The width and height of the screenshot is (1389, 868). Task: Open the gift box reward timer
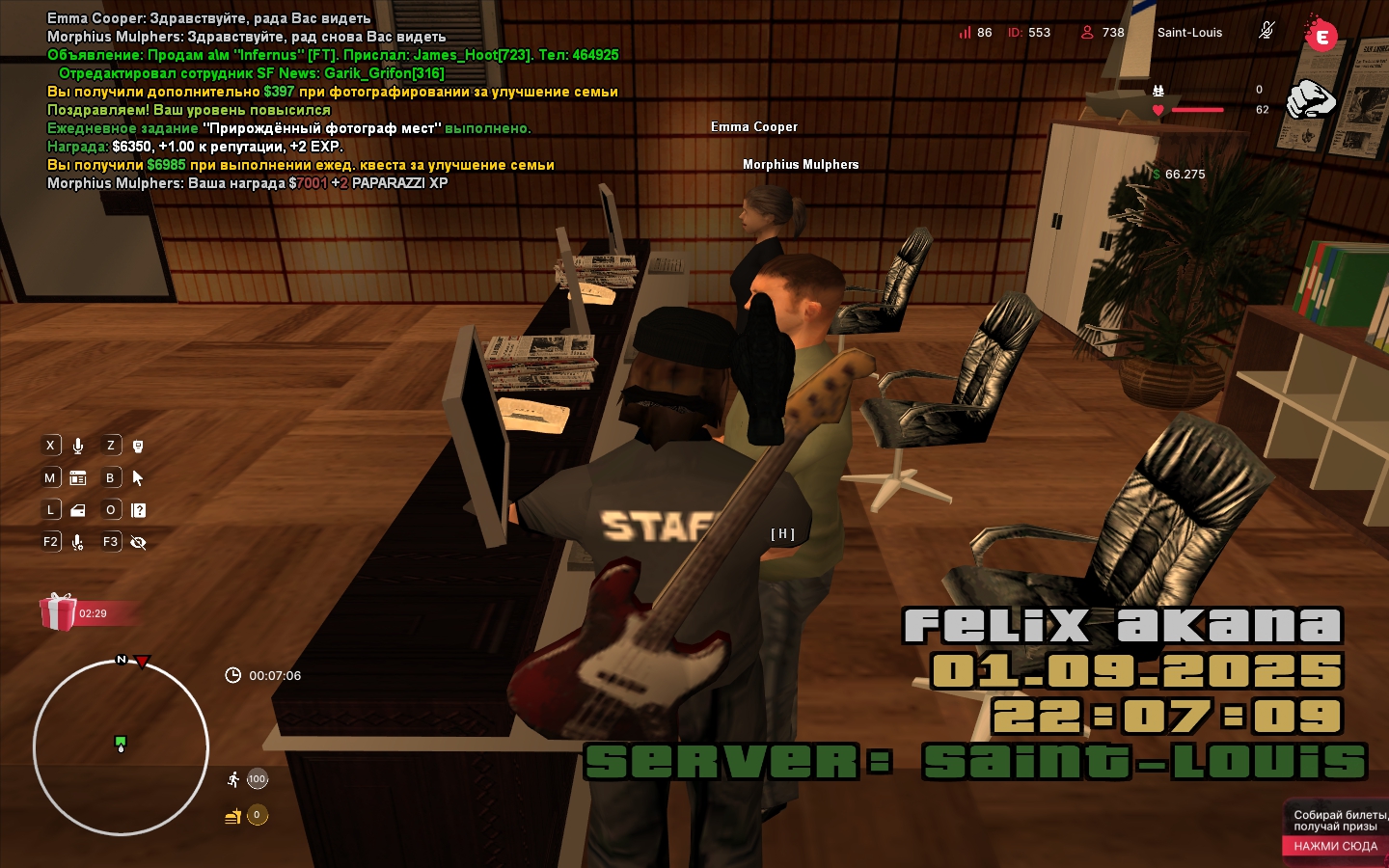tap(59, 612)
